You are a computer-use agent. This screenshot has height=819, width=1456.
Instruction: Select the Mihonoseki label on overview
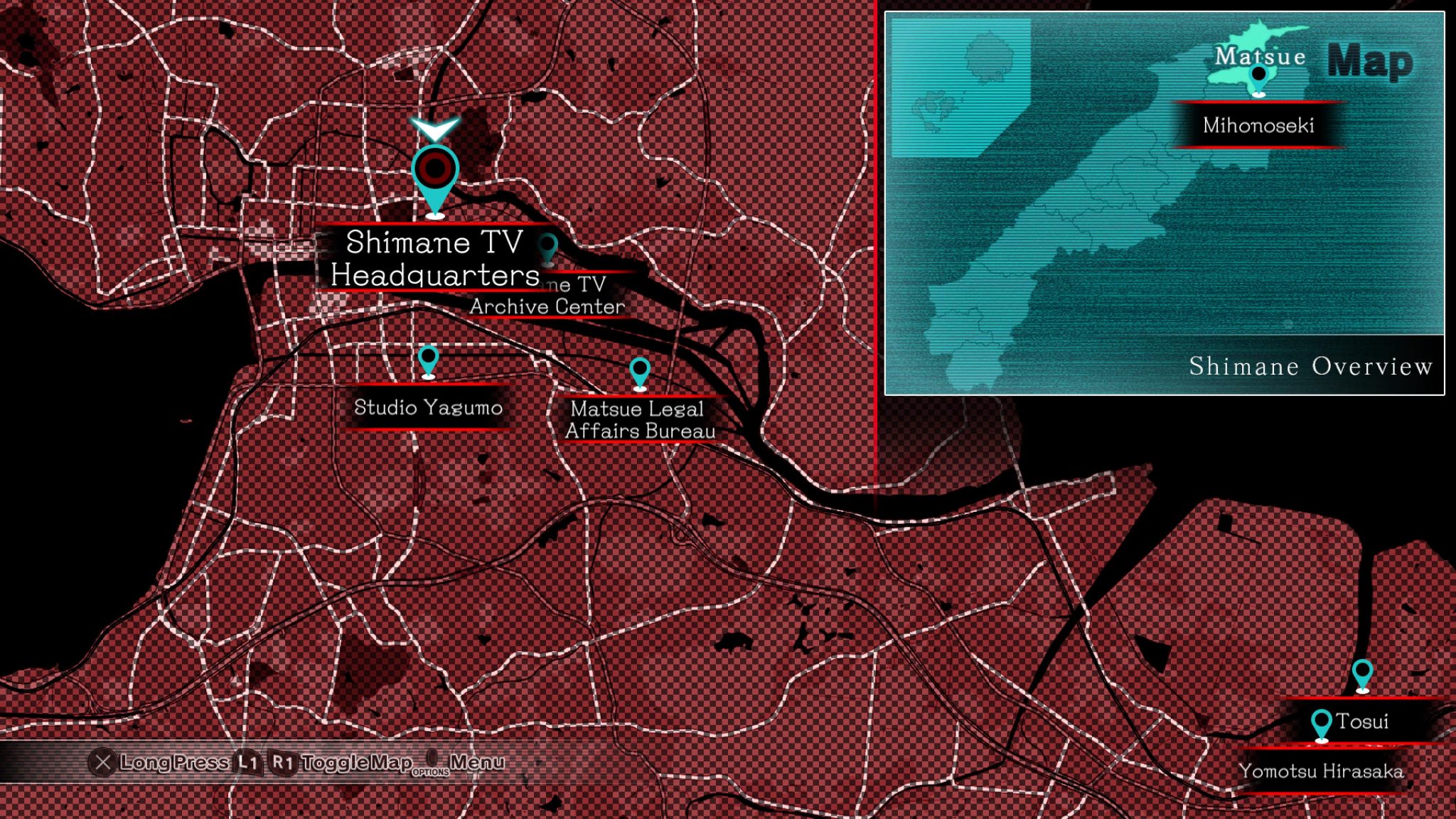[x=1258, y=126]
